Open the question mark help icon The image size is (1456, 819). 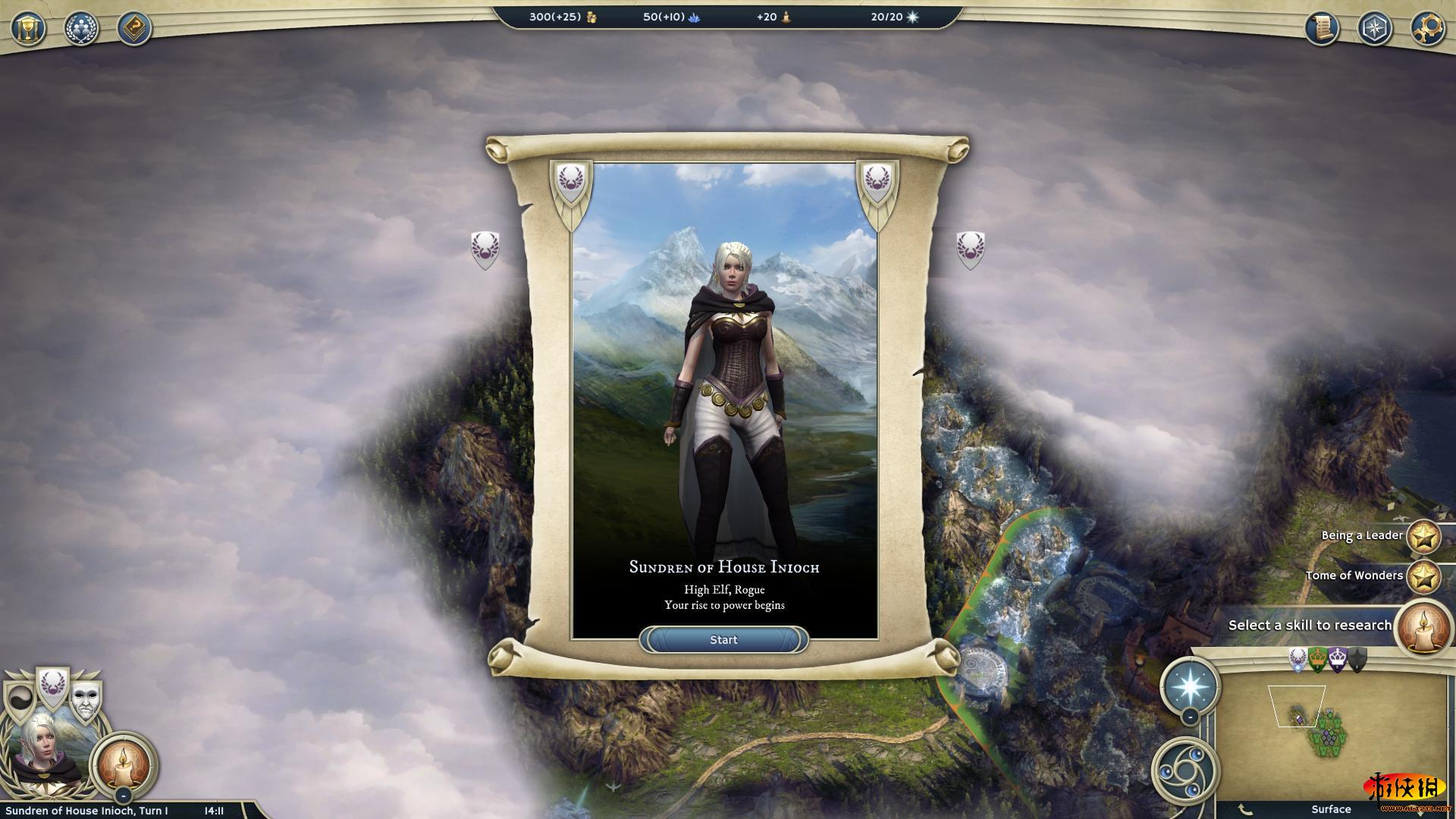pyautogui.click(x=134, y=29)
